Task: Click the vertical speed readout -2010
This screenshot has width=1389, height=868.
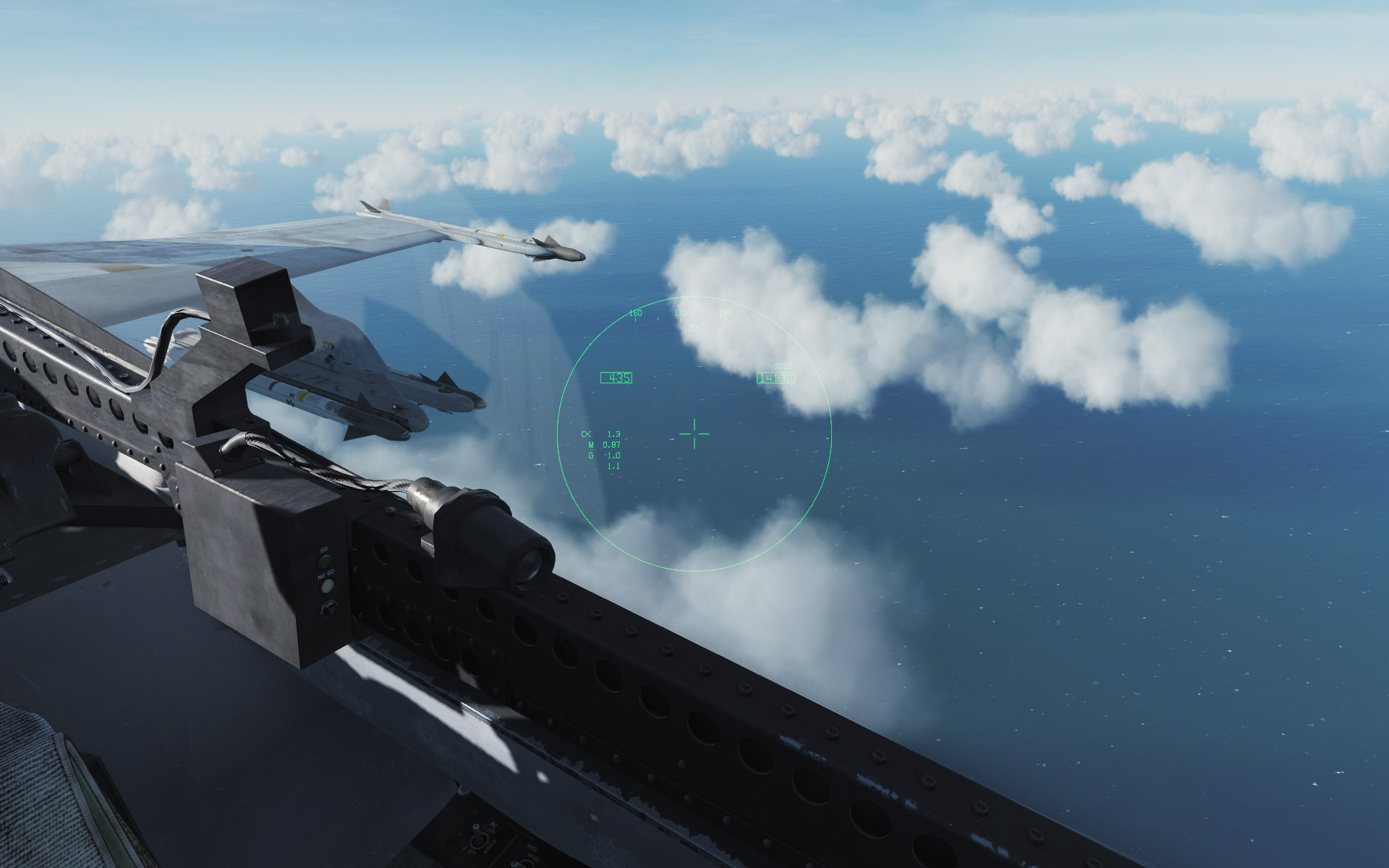Action: tap(781, 366)
